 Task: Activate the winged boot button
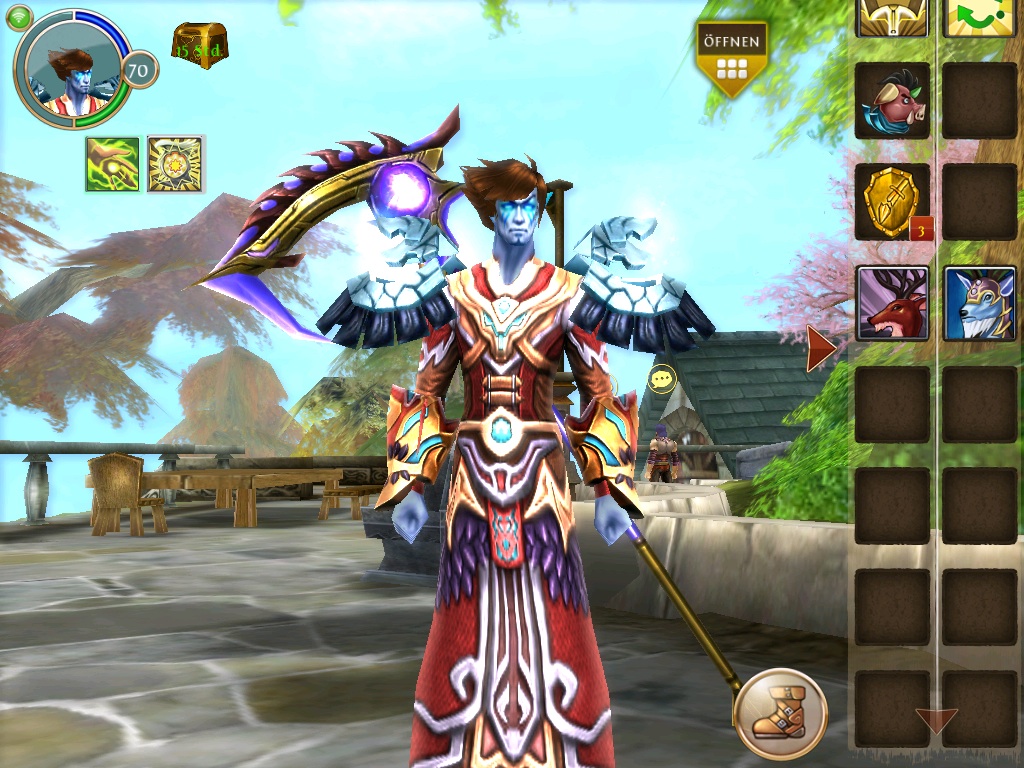pos(780,714)
